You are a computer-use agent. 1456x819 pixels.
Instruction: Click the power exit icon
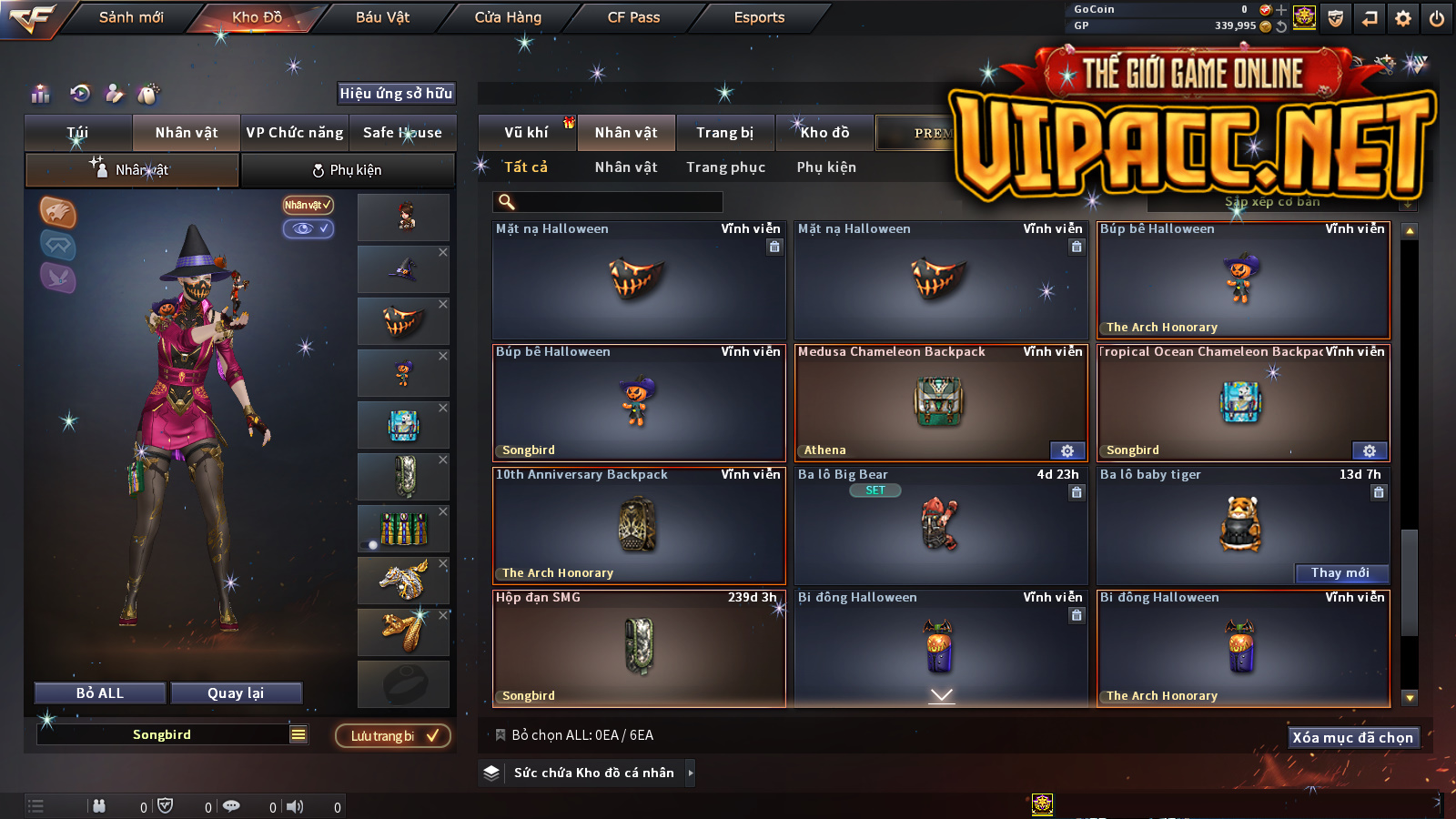pos(1437,18)
